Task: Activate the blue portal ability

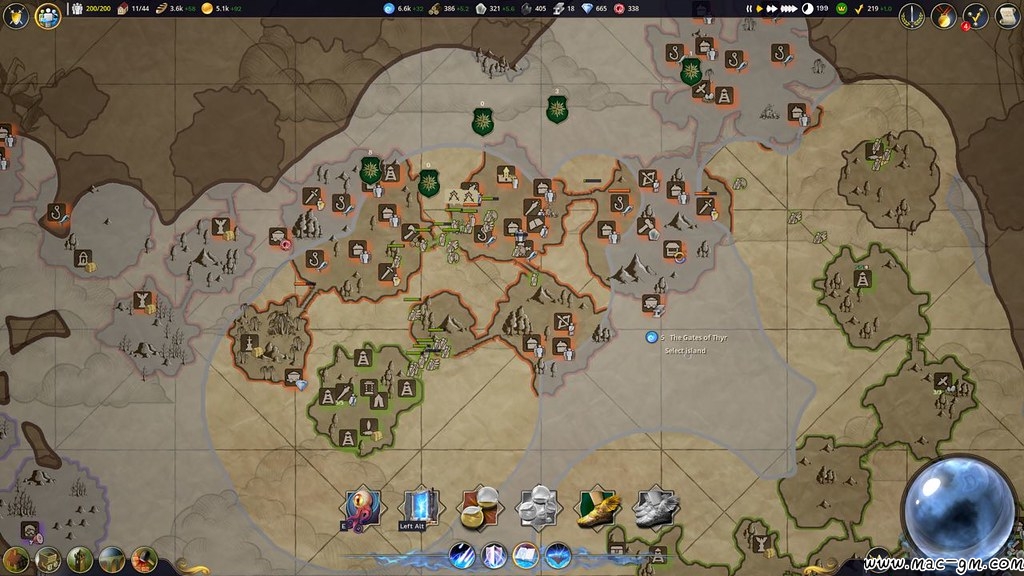Action: tap(418, 507)
